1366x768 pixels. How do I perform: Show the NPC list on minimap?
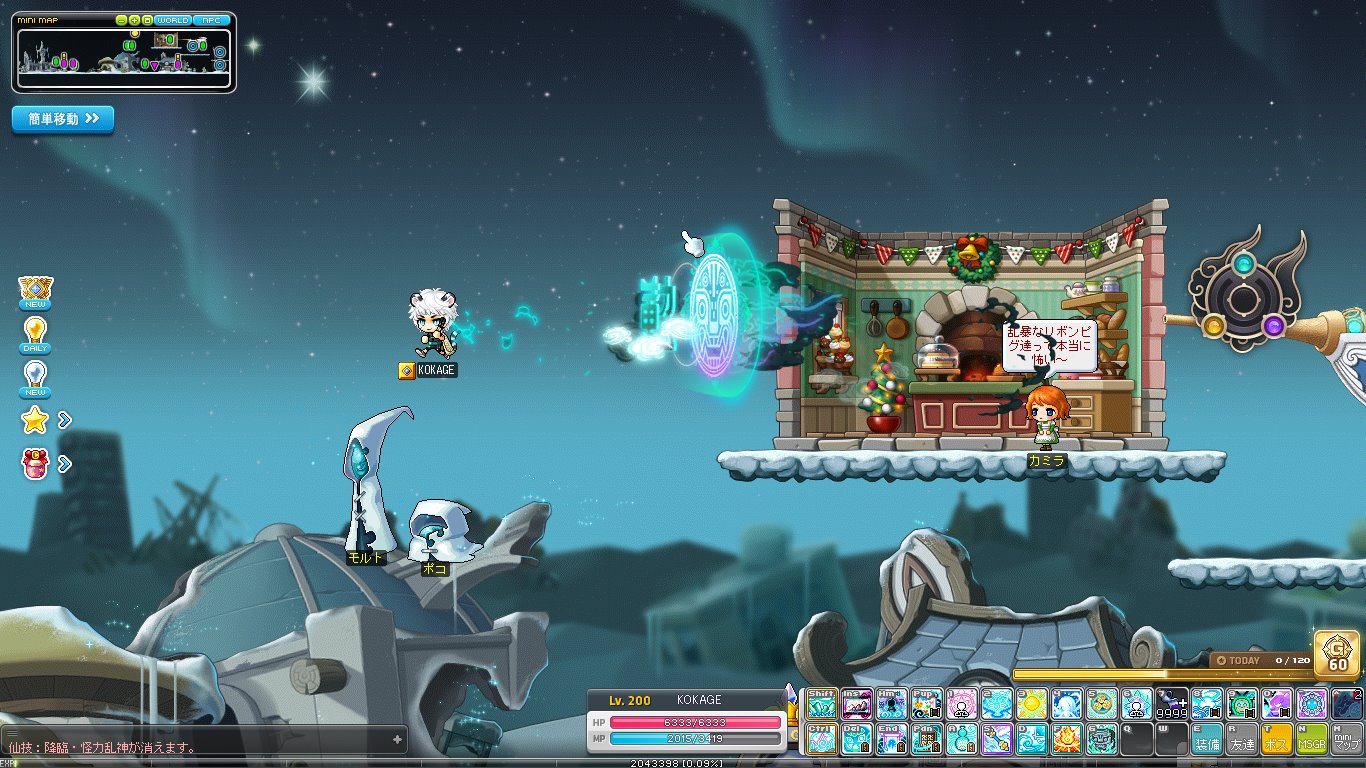[211, 20]
